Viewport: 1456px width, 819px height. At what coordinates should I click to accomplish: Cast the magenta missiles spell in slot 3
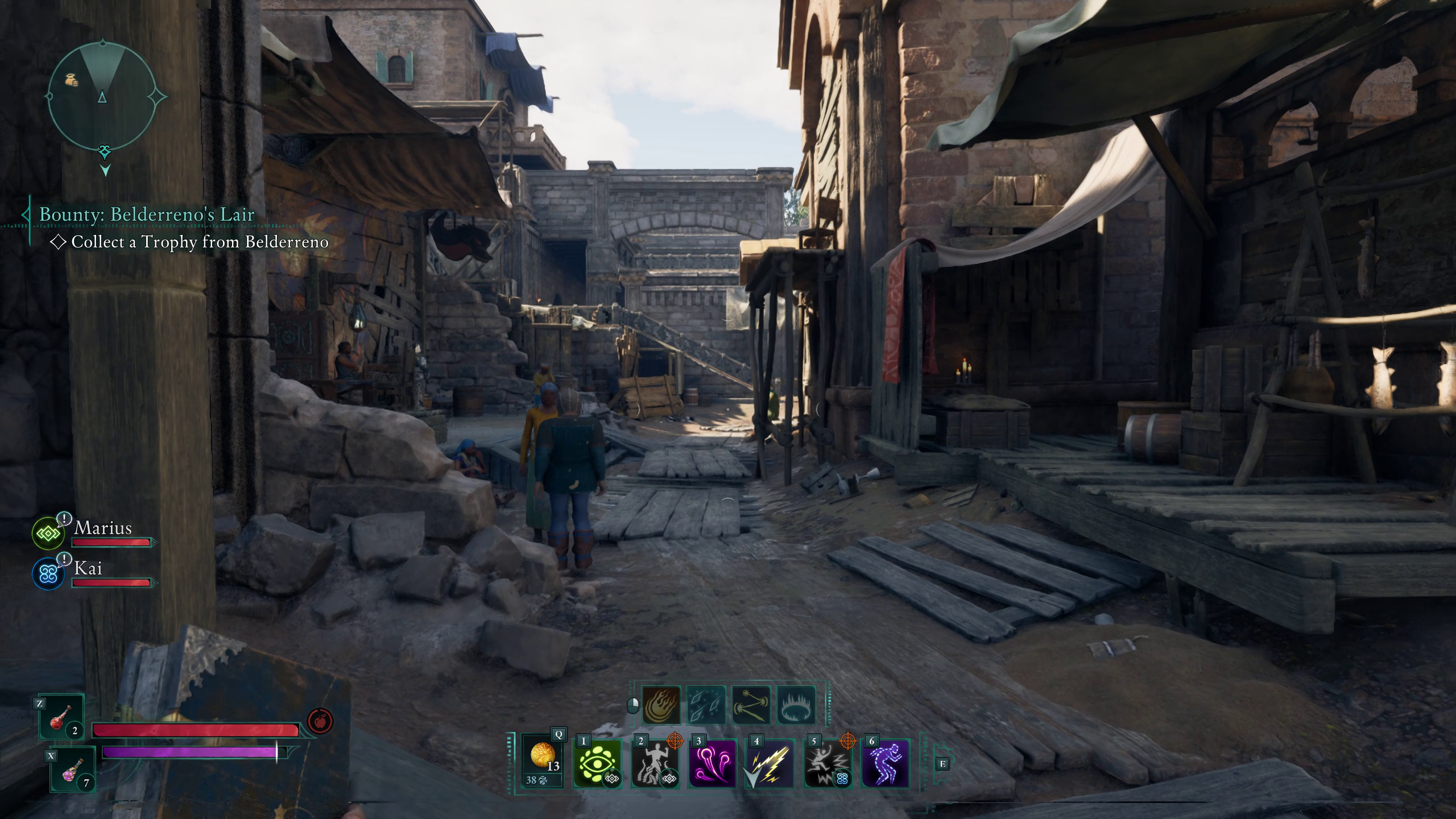pos(713,763)
